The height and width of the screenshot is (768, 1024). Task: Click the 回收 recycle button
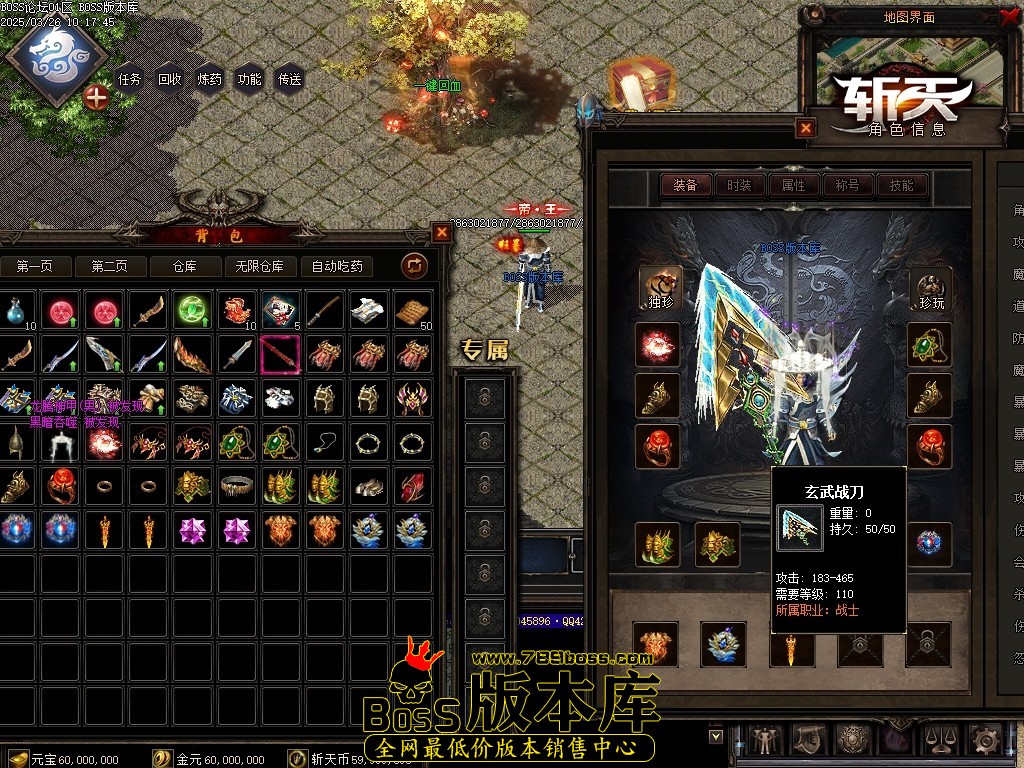pyautogui.click(x=170, y=80)
